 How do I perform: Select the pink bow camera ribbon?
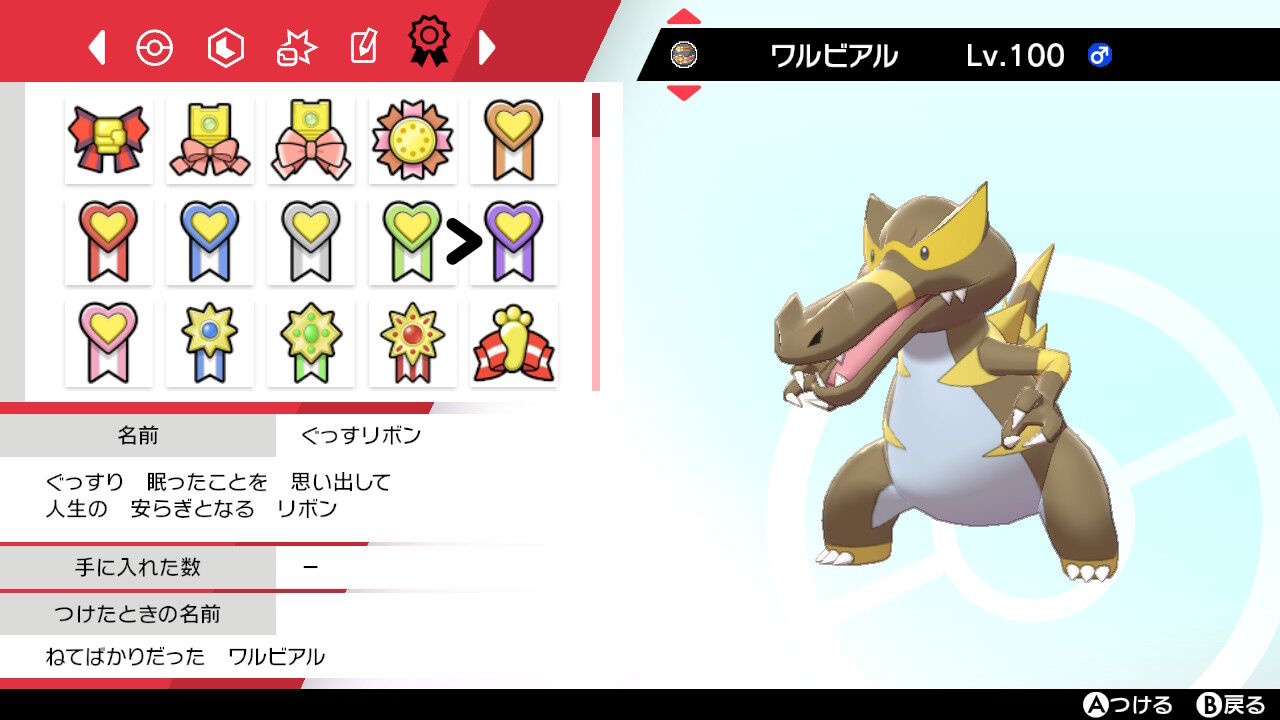tap(311, 140)
